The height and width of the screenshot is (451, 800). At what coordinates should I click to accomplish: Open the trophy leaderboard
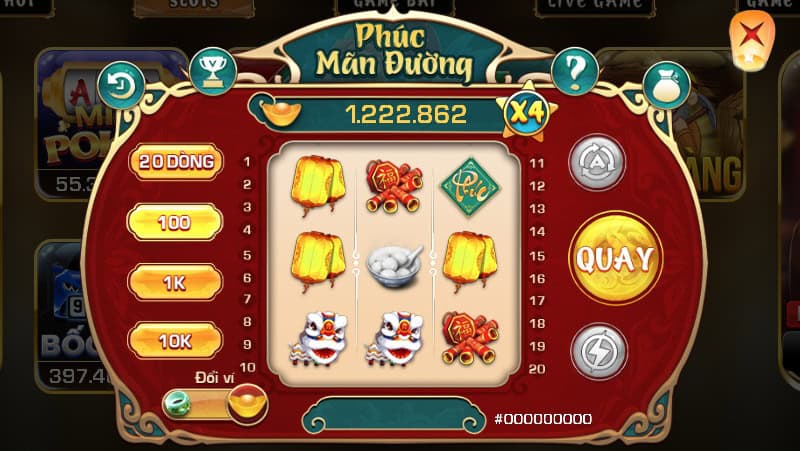coord(212,71)
